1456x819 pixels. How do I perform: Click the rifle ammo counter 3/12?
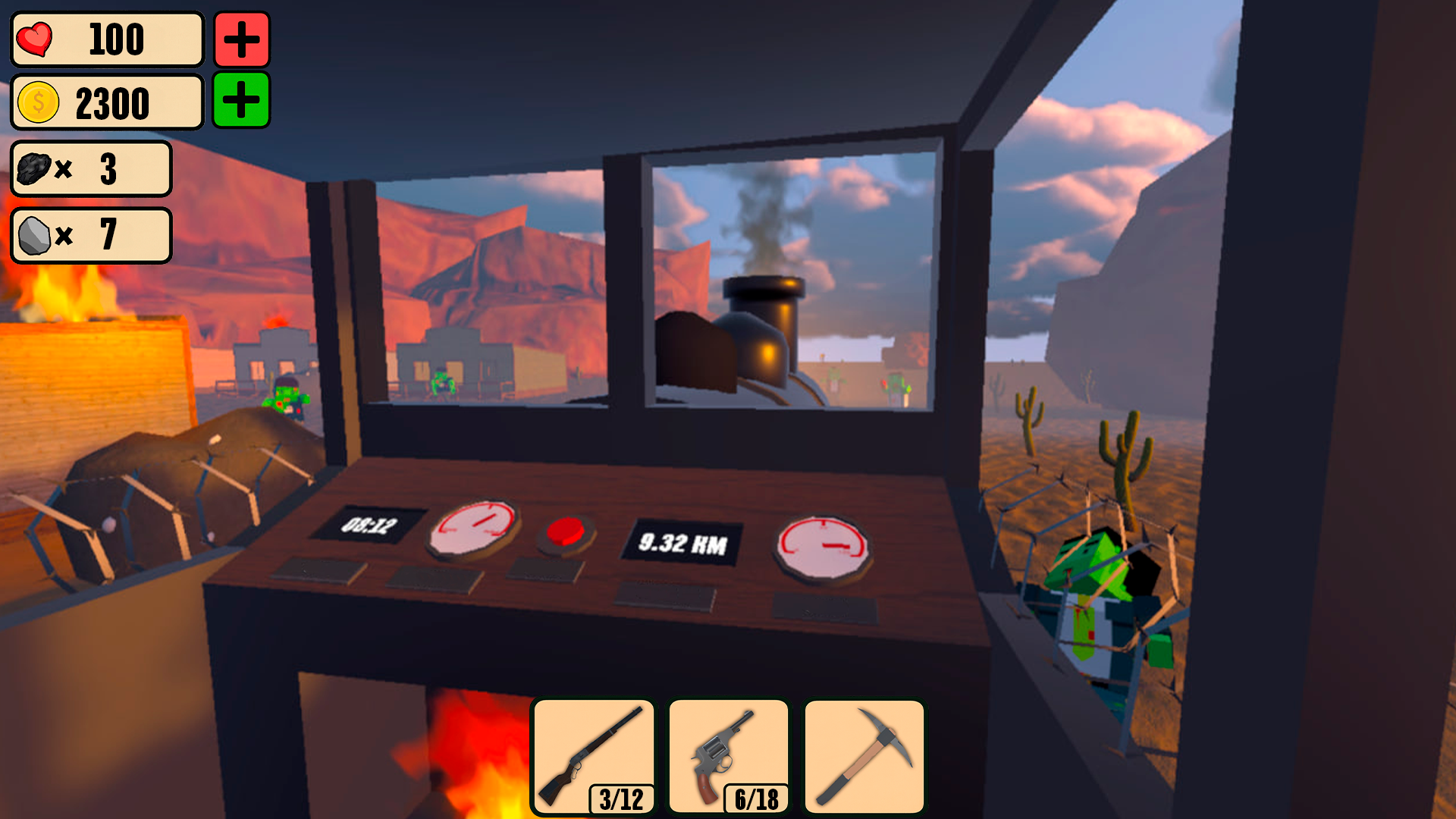click(x=622, y=797)
